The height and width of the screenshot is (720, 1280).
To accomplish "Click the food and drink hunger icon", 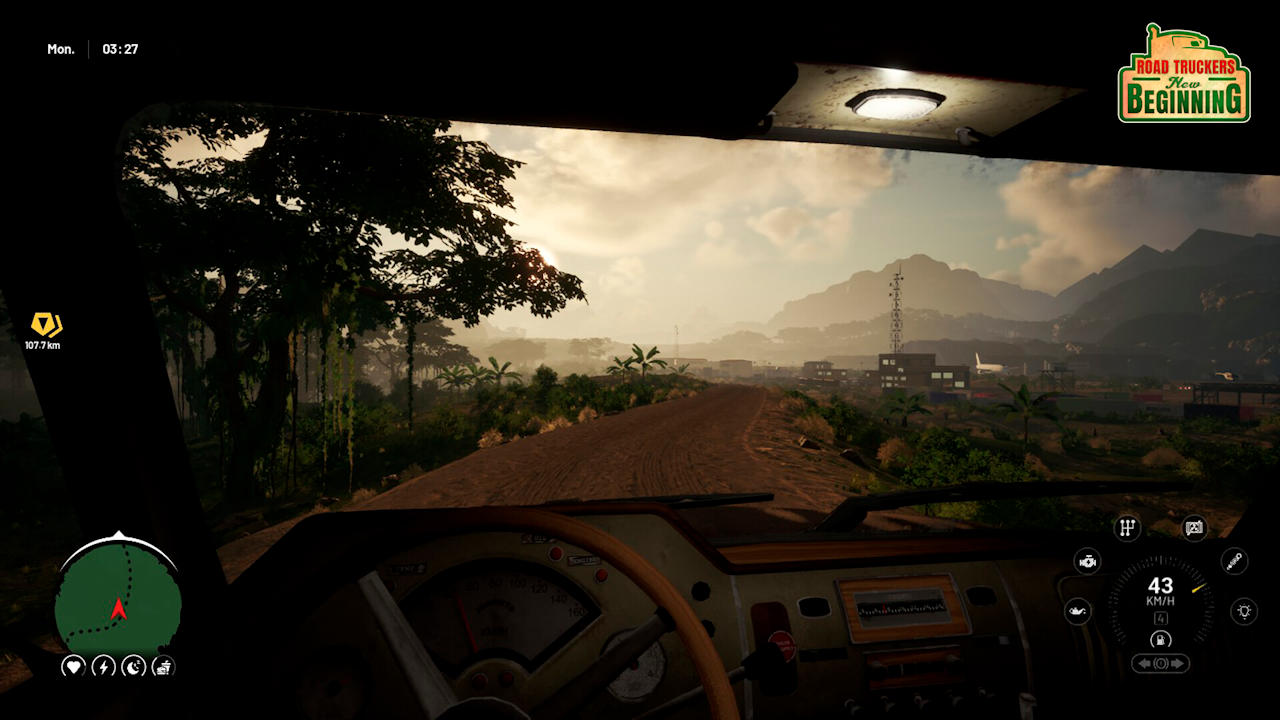I will click(163, 666).
